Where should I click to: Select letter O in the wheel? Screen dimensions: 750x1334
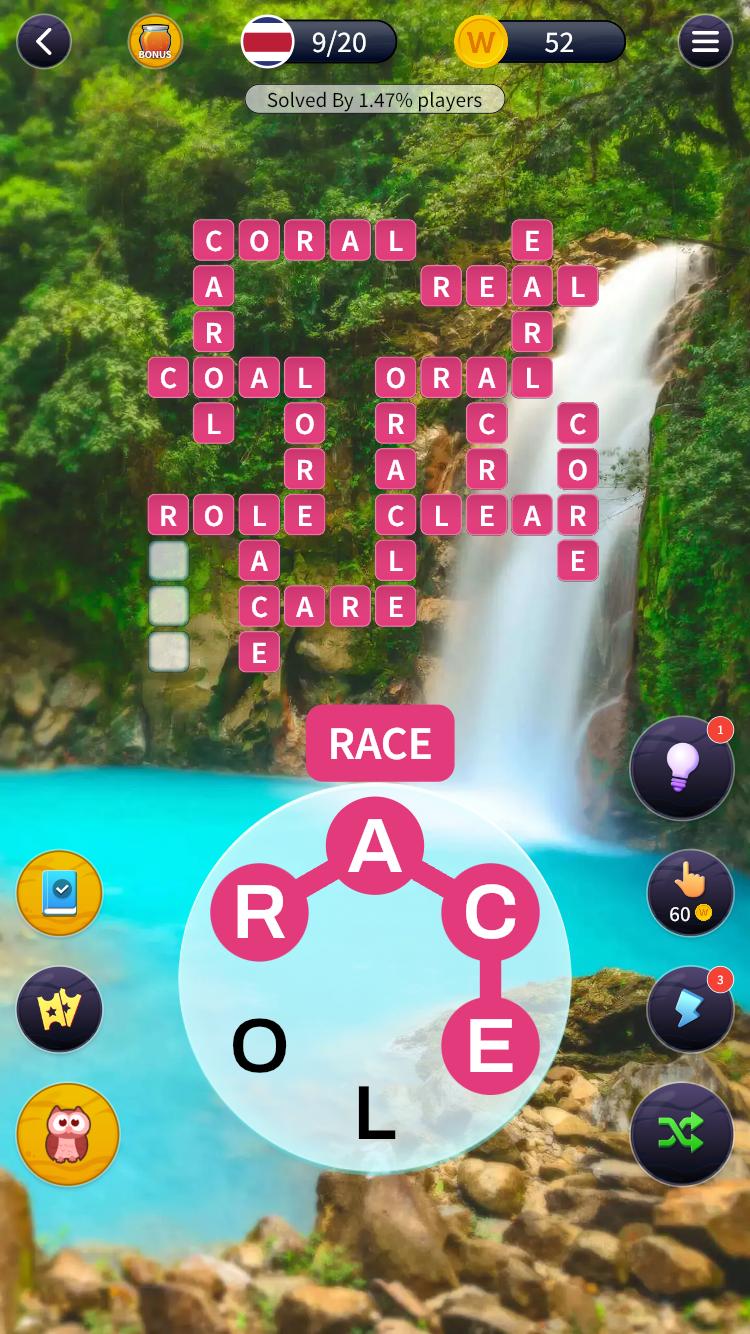(x=260, y=1046)
